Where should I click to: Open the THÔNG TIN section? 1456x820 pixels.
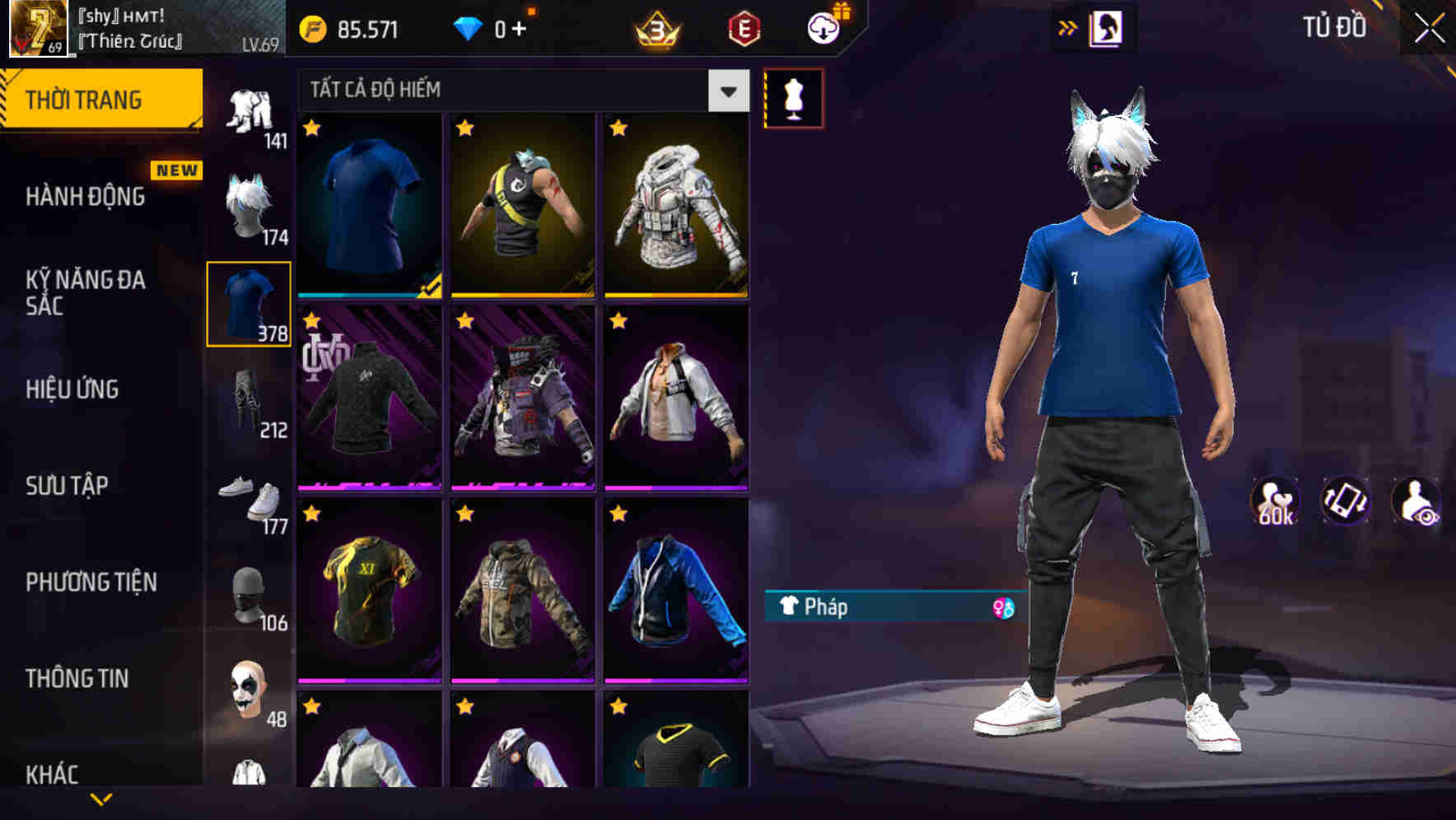click(x=78, y=678)
